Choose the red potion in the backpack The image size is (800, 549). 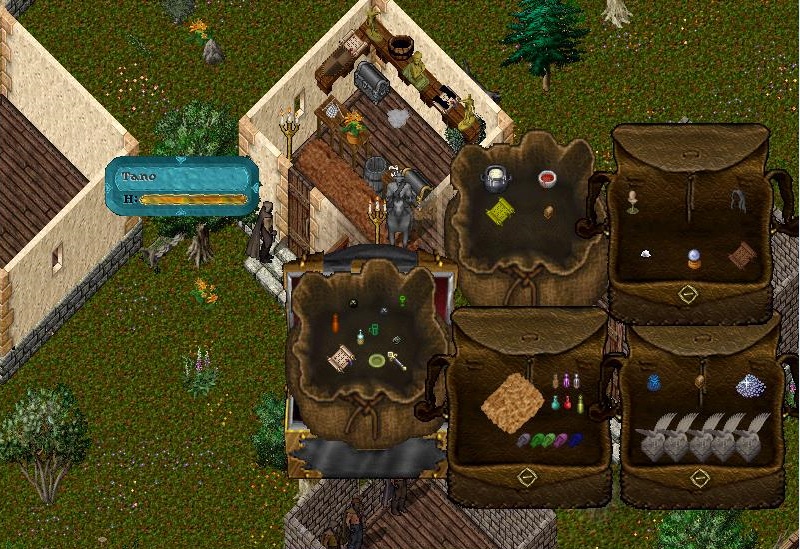tap(566, 404)
